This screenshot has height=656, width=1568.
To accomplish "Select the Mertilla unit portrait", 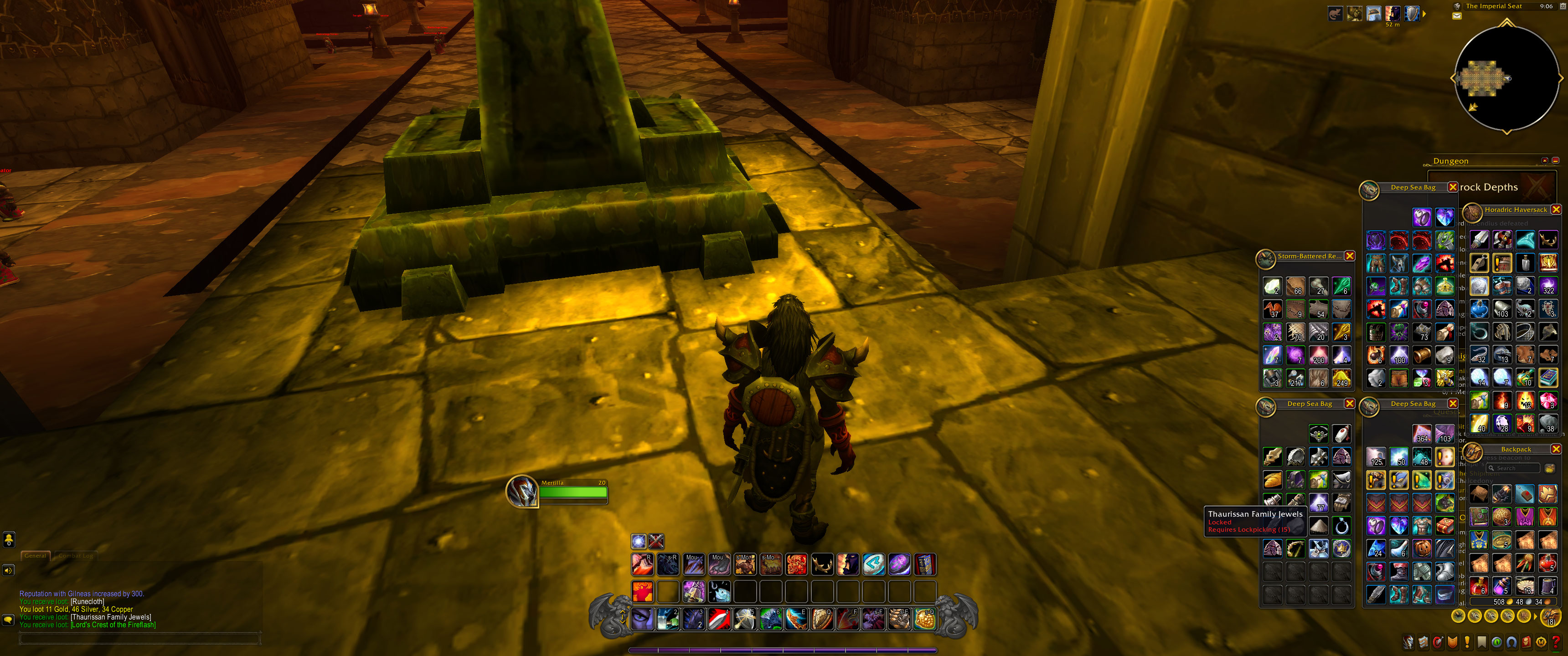I will 522,491.
